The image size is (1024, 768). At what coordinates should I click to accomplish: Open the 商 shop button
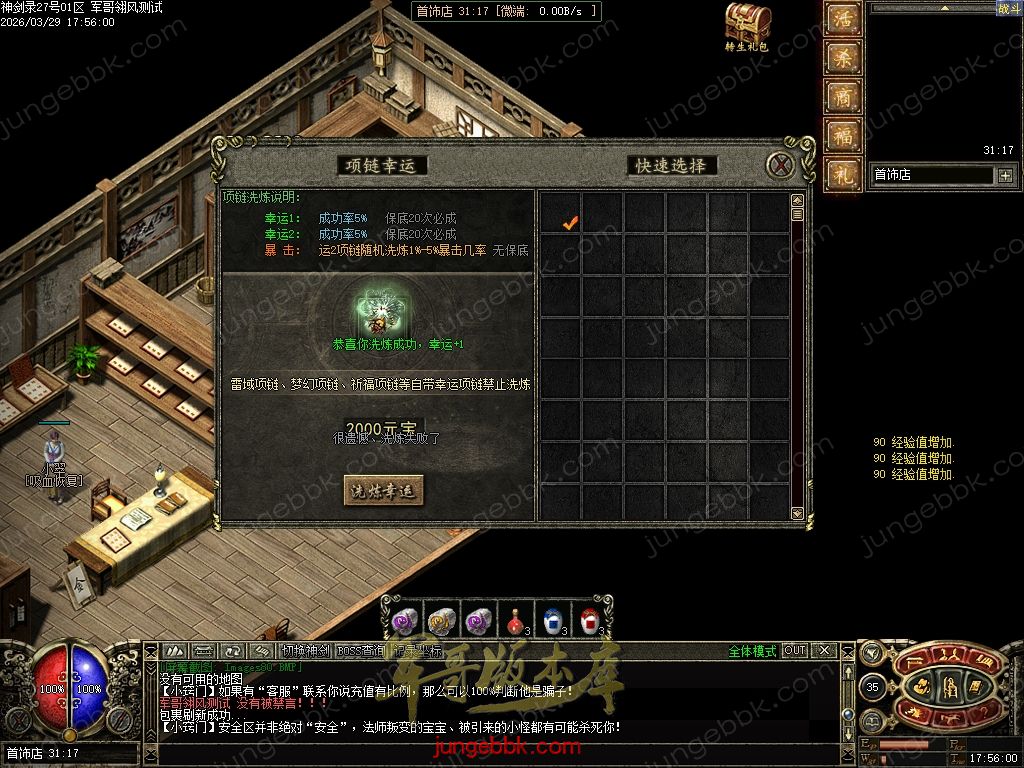[843, 96]
